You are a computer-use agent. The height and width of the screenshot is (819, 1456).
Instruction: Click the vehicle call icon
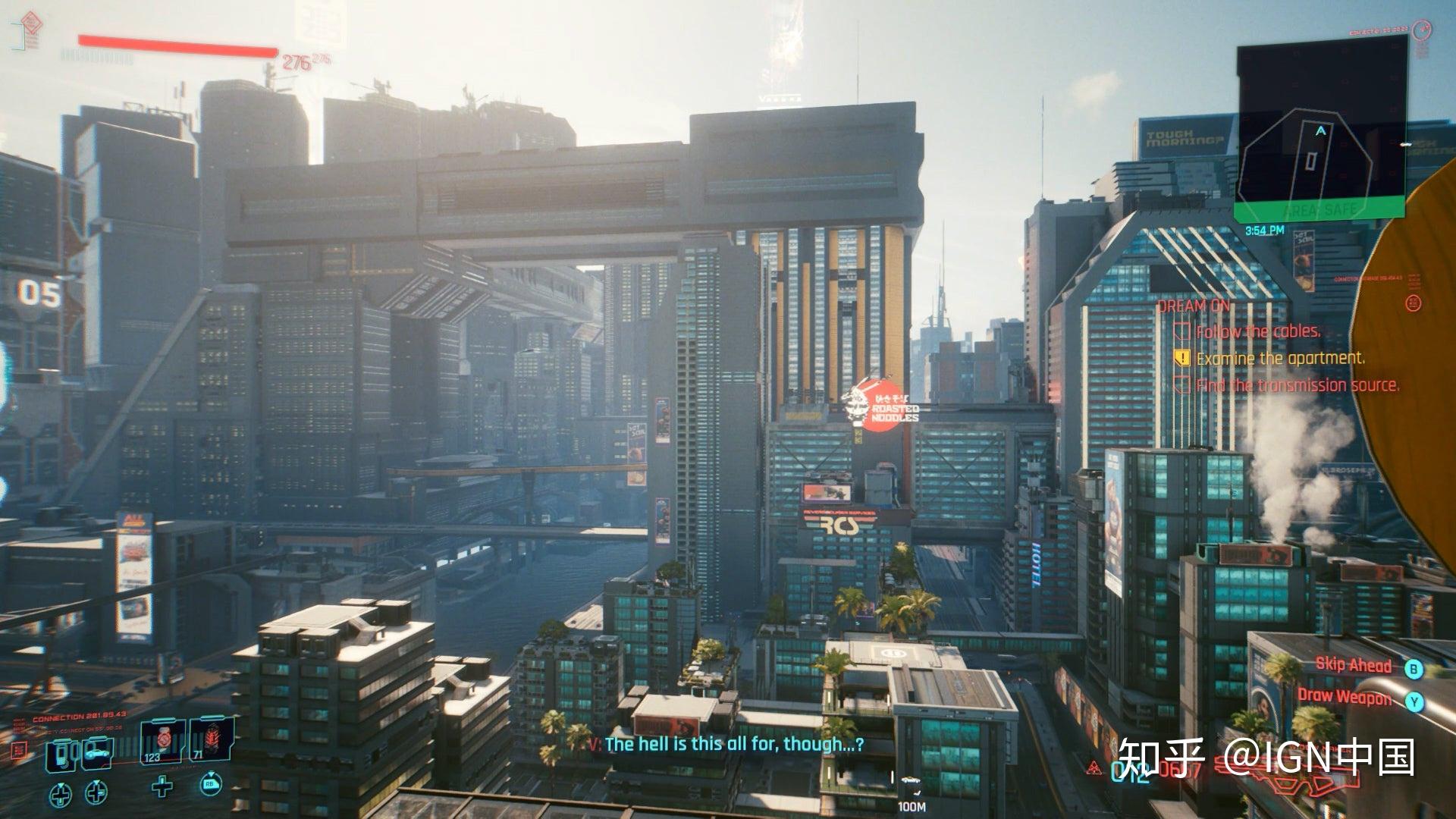point(97,754)
